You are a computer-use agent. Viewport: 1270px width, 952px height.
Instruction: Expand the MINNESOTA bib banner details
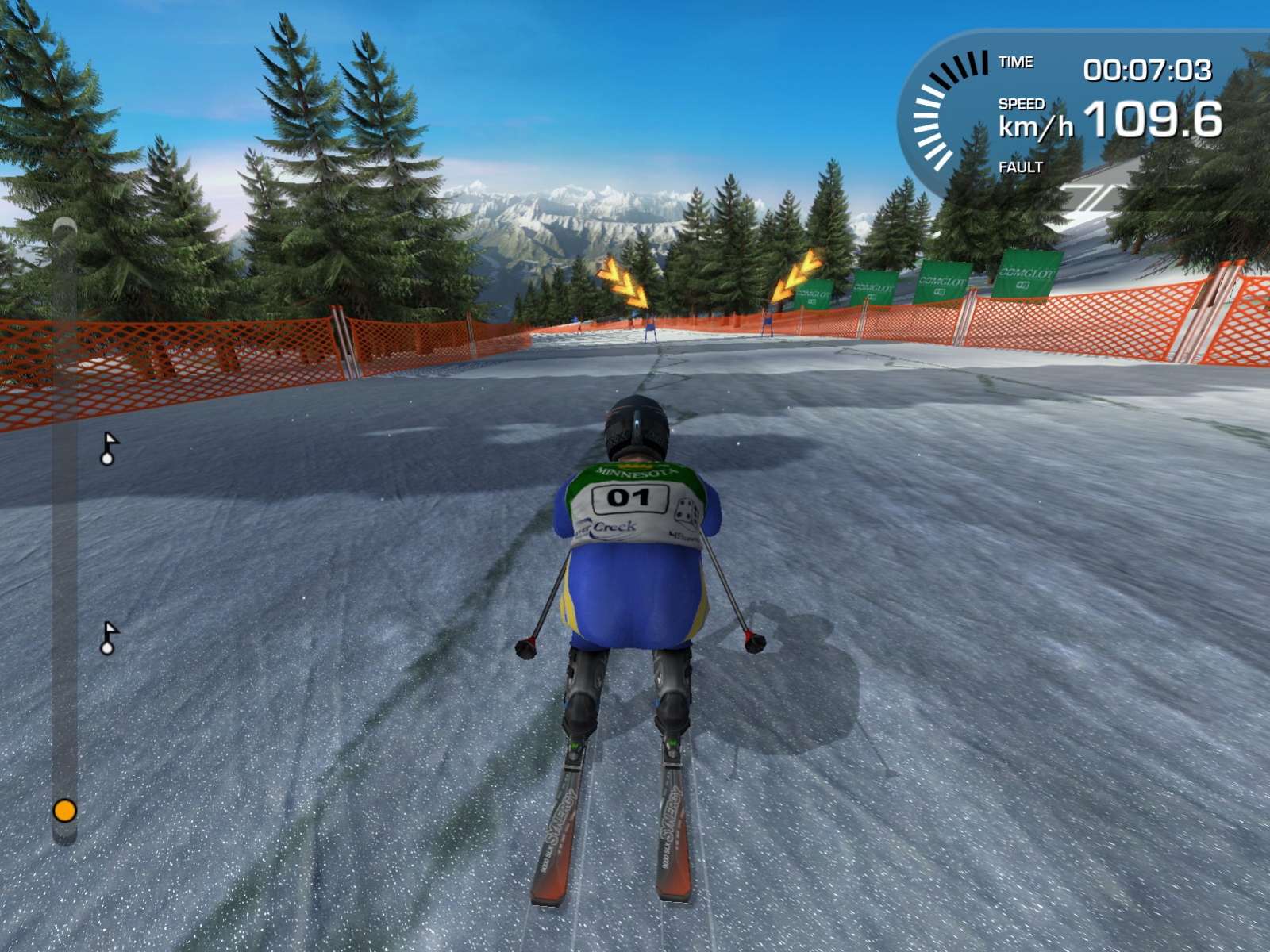coord(635,472)
